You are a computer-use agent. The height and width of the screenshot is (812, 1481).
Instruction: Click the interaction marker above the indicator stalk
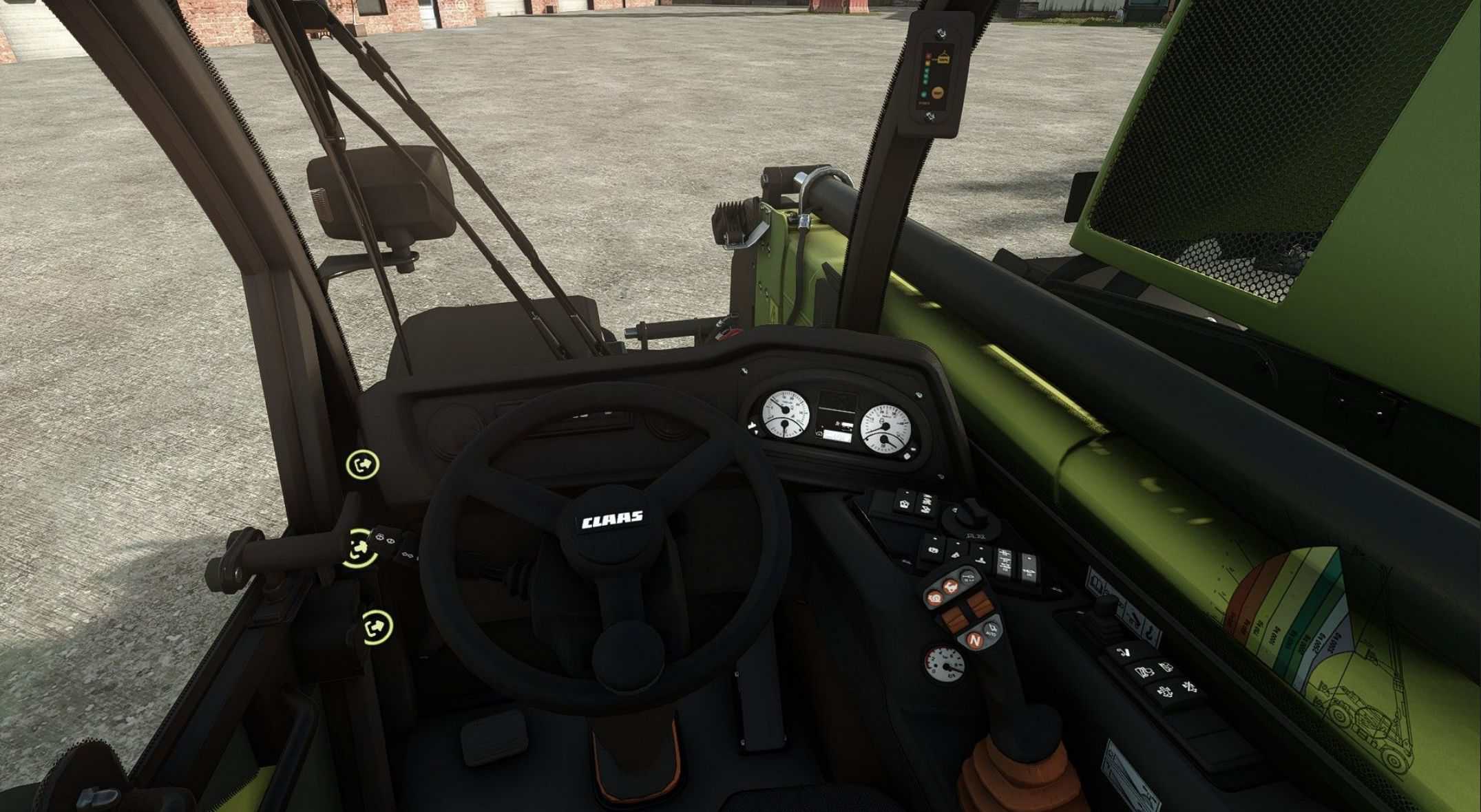coord(363,464)
